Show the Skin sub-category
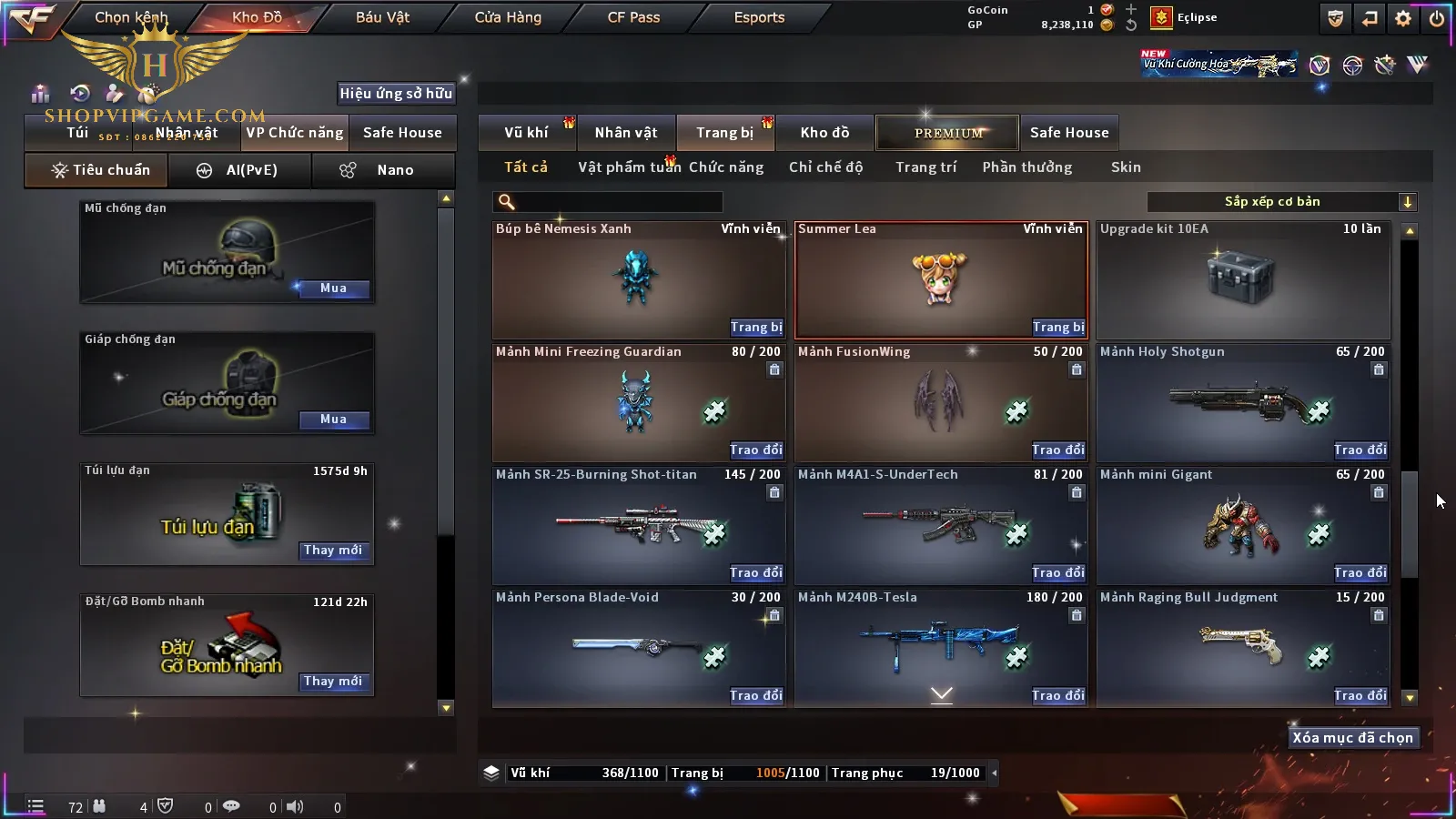Screen dimensions: 1456x819 (1126, 167)
